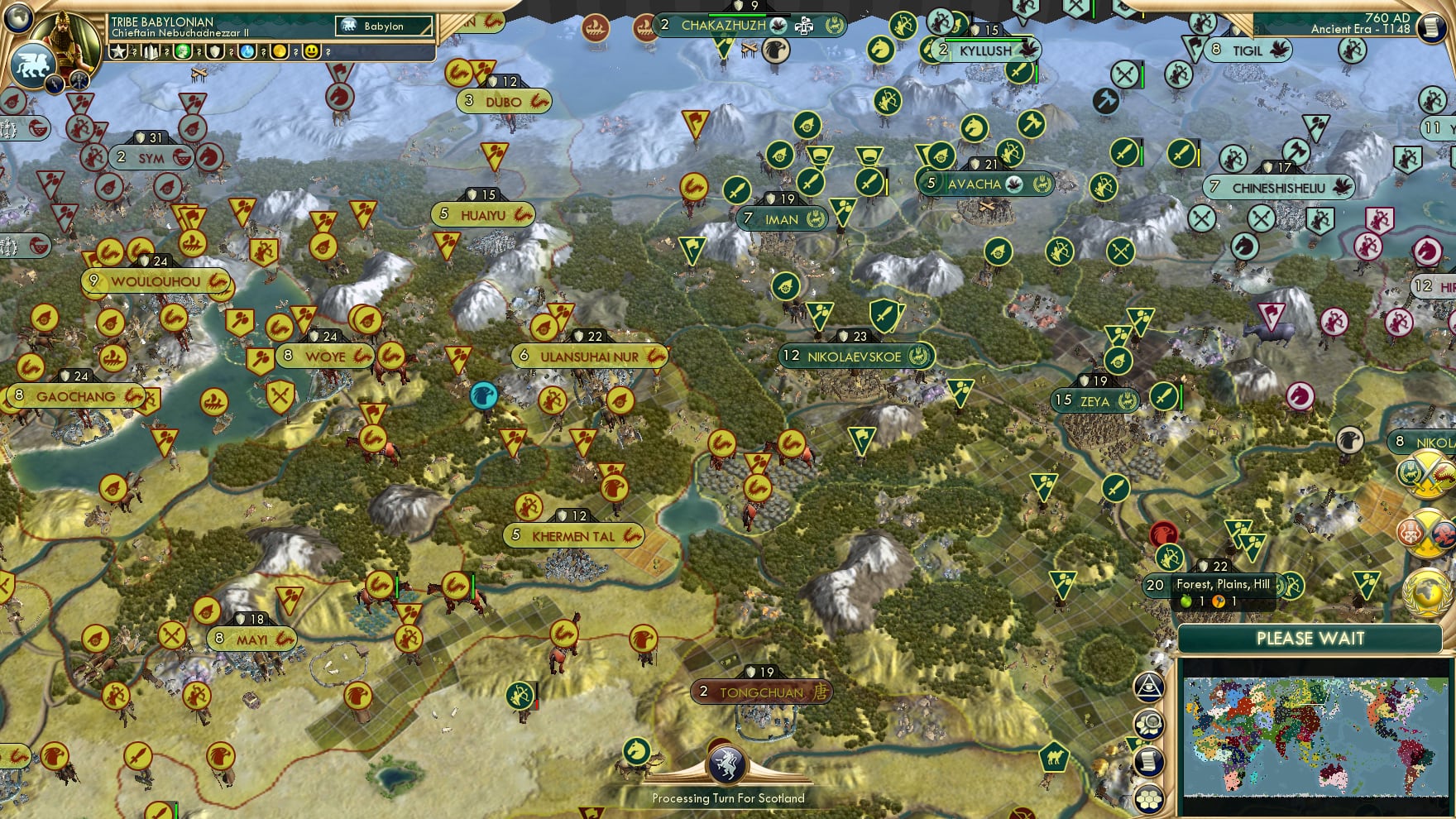This screenshot has height=819, width=1456.
Task: Toggle strategic view with the eye icon
Action: point(1147,687)
